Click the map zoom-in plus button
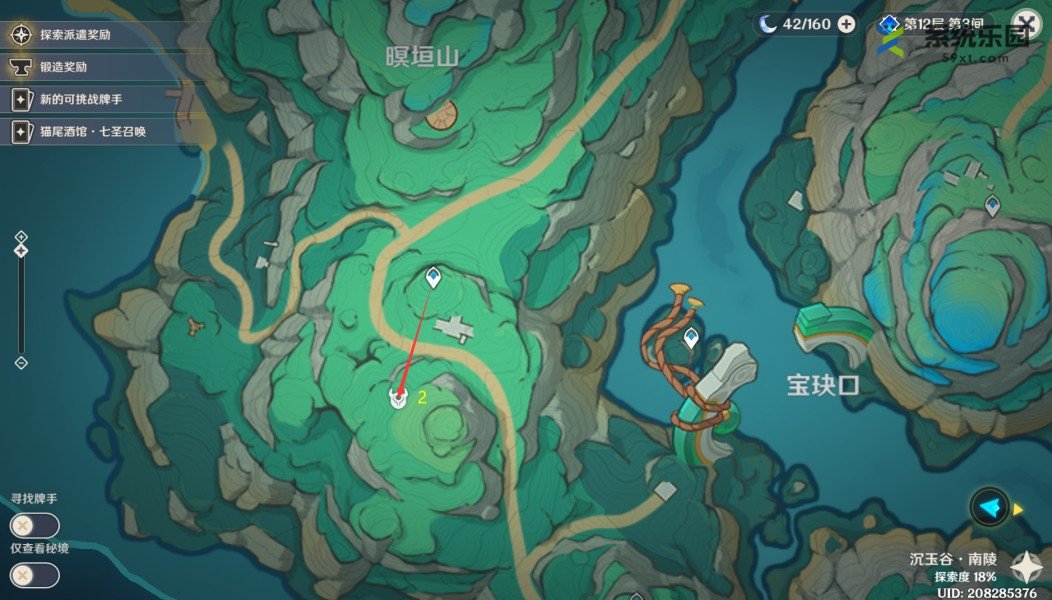This screenshot has height=600, width=1052. coord(21,237)
